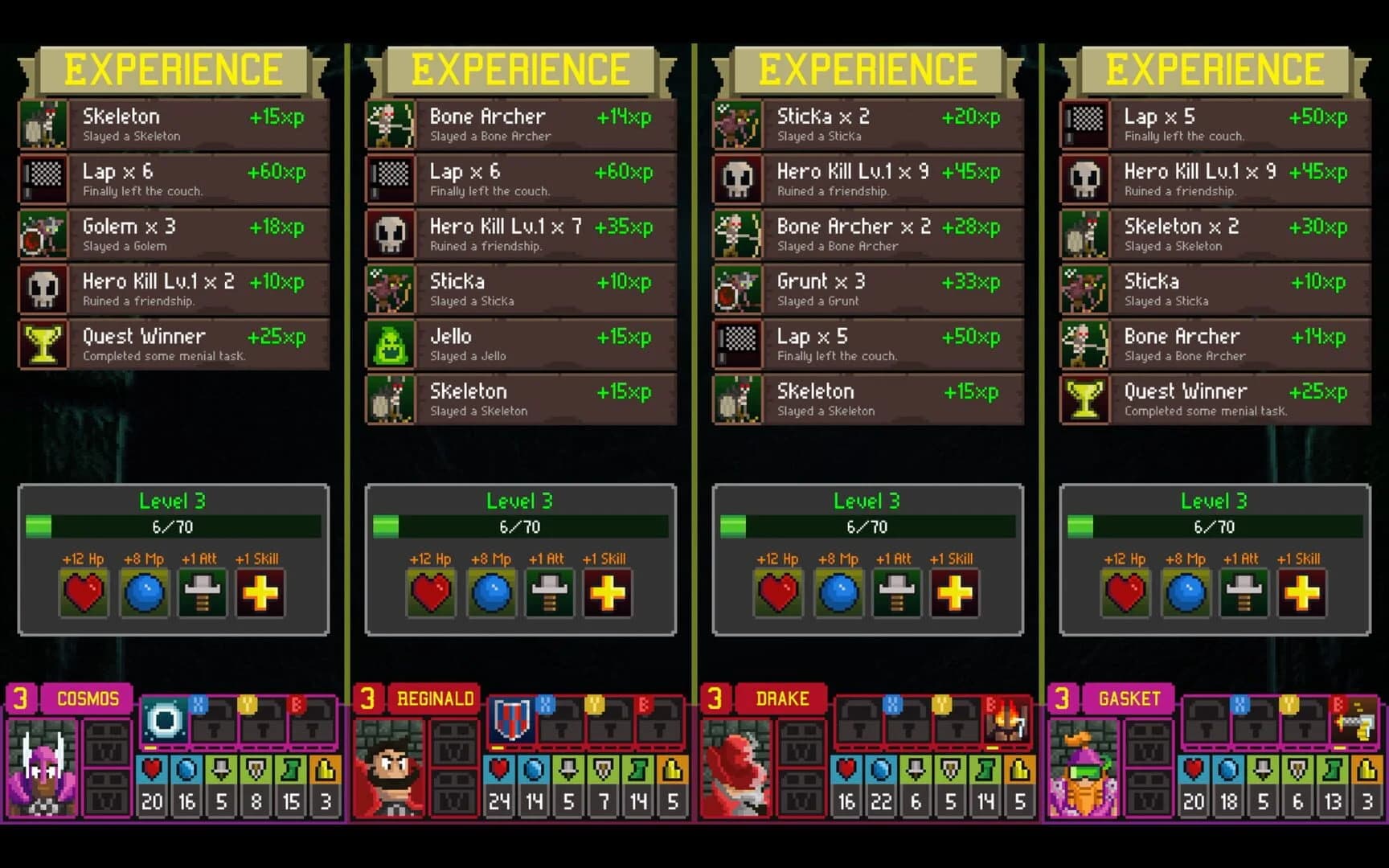Screen dimensions: 1389x868
Task: Click the Quest Winner trophy icon in Cosmos' list
Action: [44, 344]
